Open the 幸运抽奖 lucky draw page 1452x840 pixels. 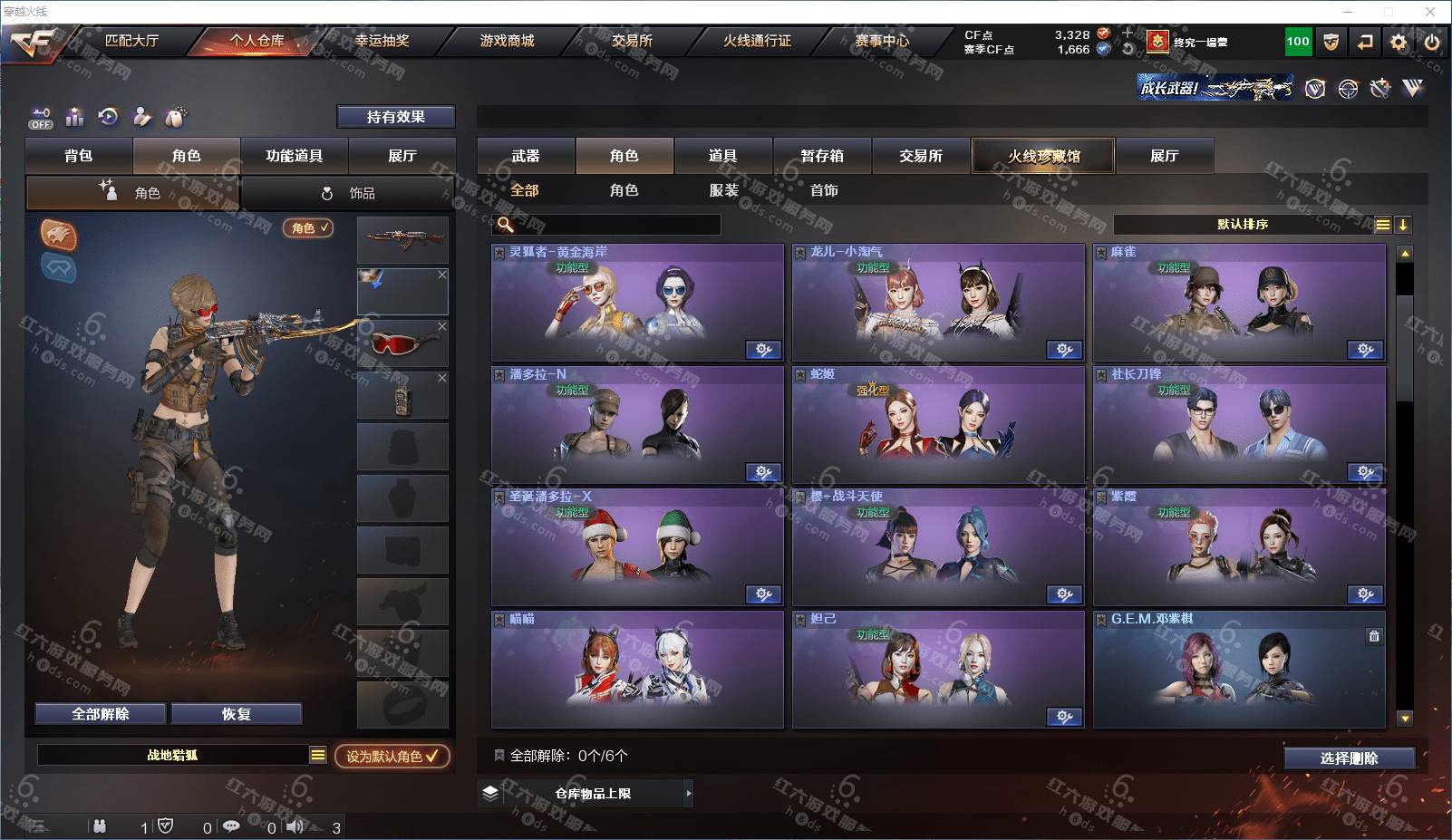pyautogui.click(x=382, y=41)
